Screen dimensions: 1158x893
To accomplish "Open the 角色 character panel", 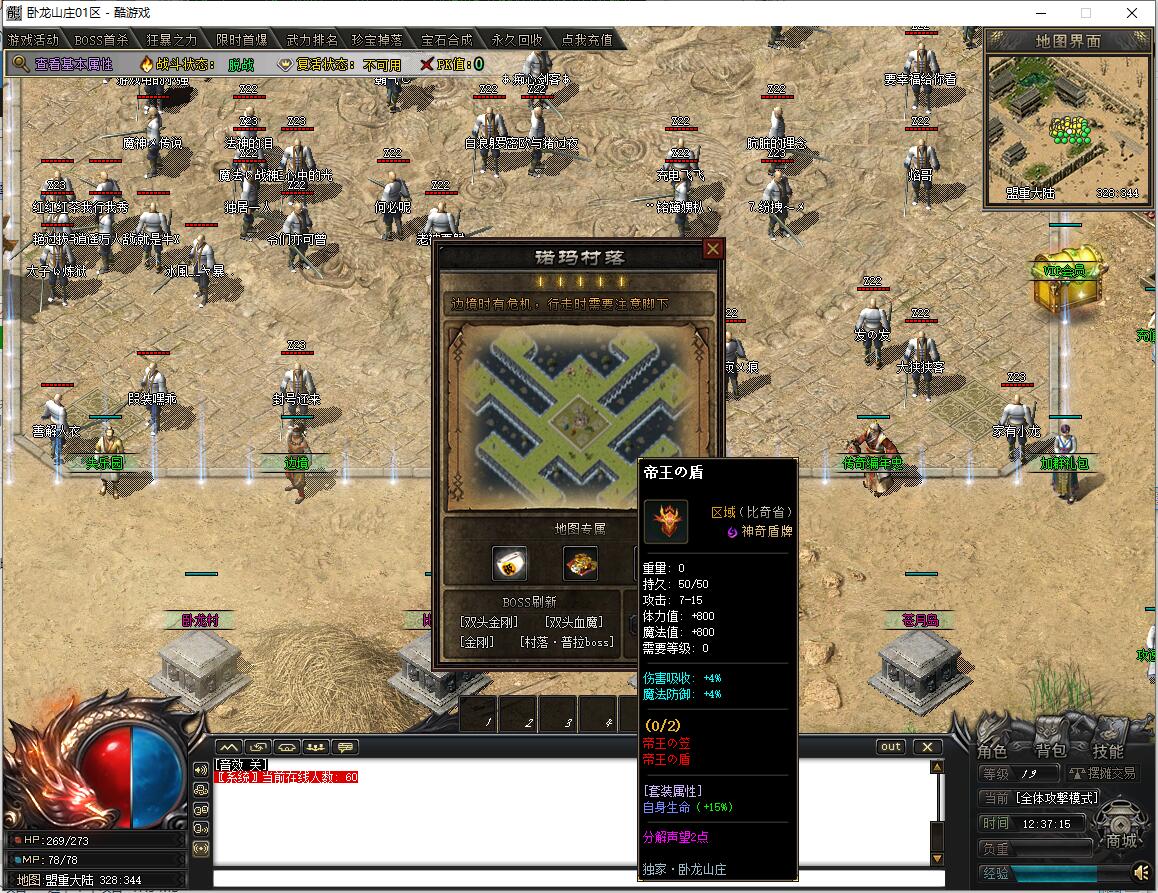I will pyautogui.click(x=992, y=751).
